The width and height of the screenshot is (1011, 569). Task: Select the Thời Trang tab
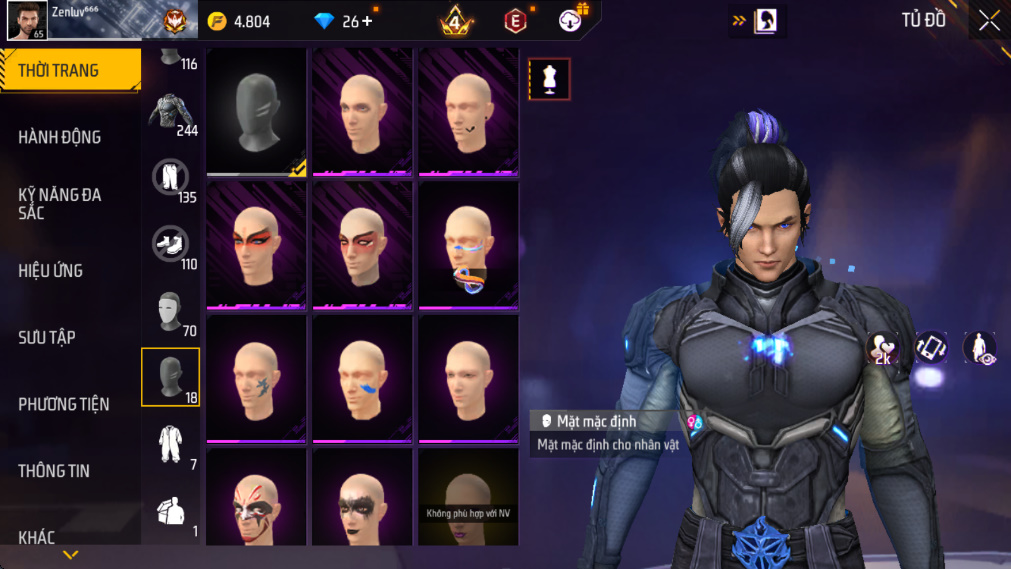coord(60,70)
